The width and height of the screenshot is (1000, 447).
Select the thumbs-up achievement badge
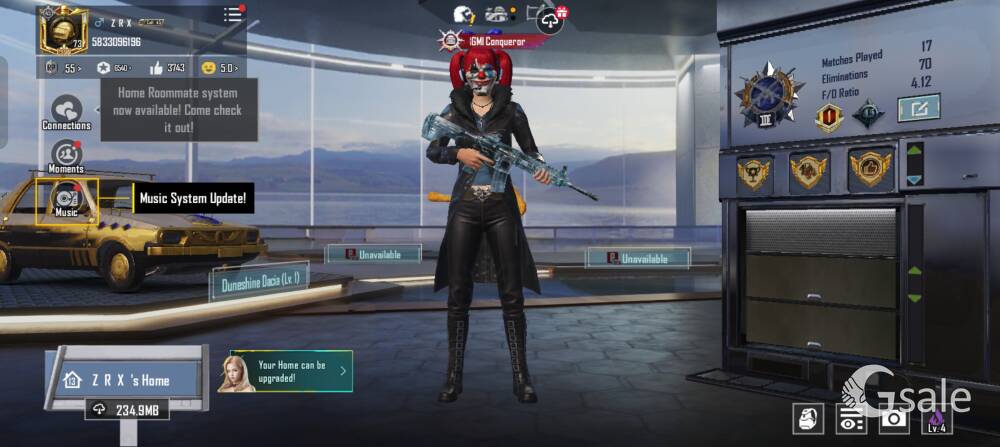870,170
